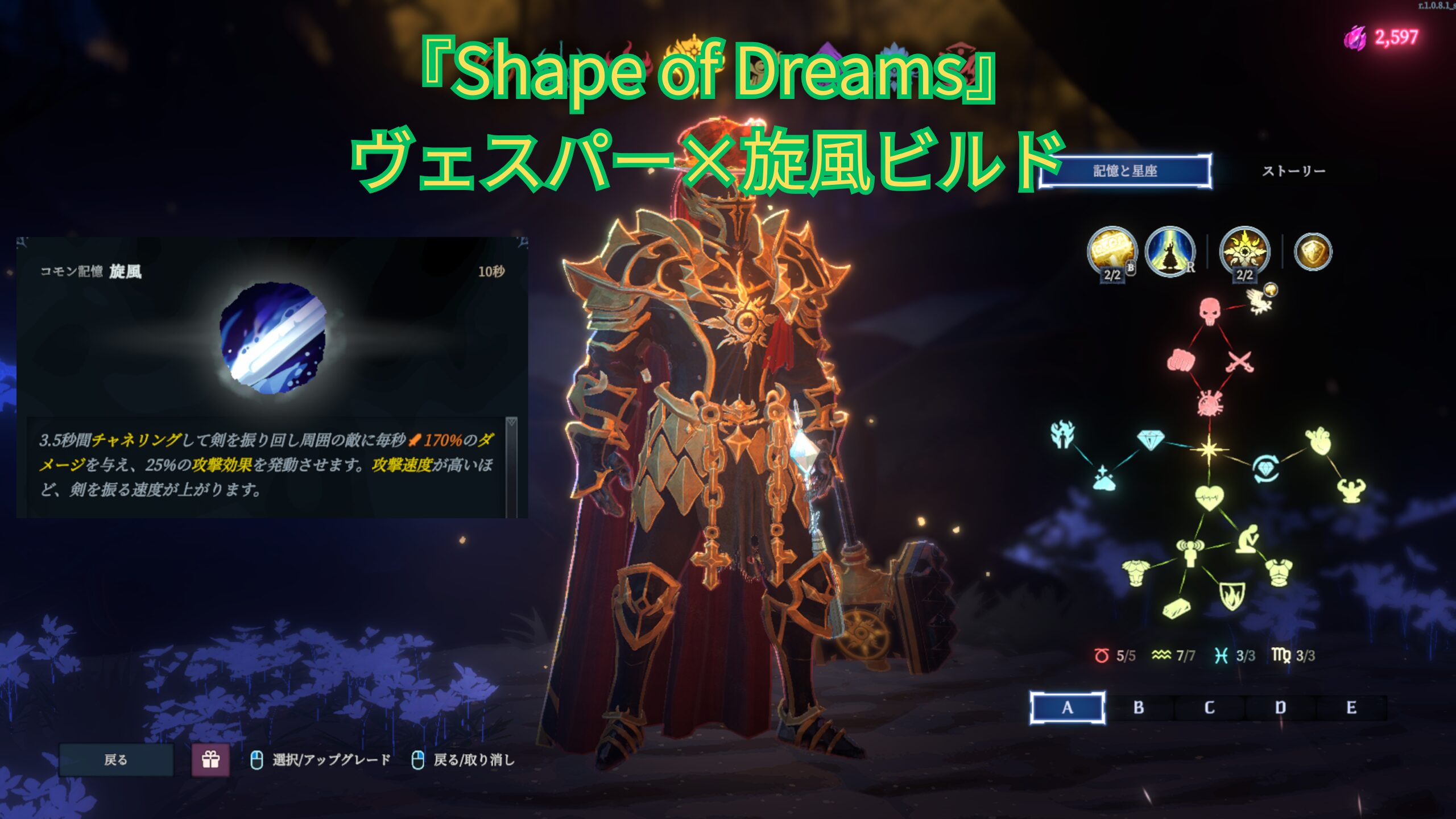This screenshot has height=819, width=1456.
Task: Click the central golden star node
Action: (x=1209, y=449)
